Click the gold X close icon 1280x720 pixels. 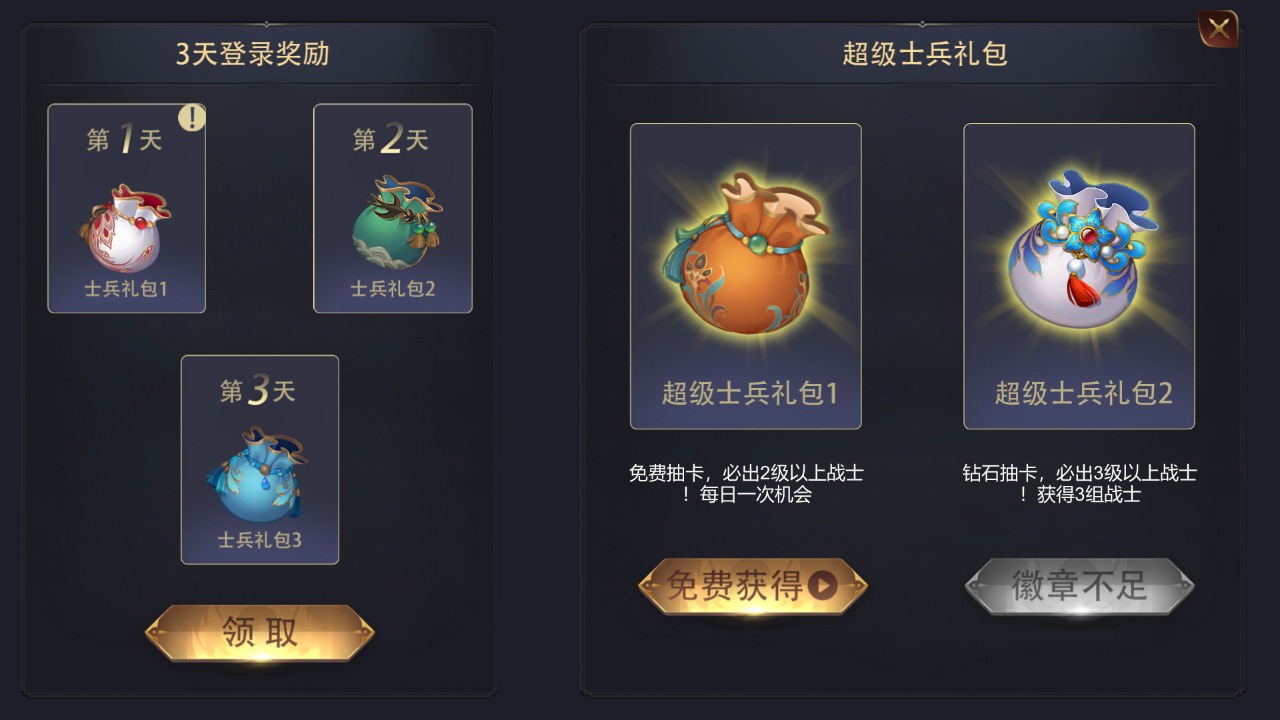(1218, 28)
